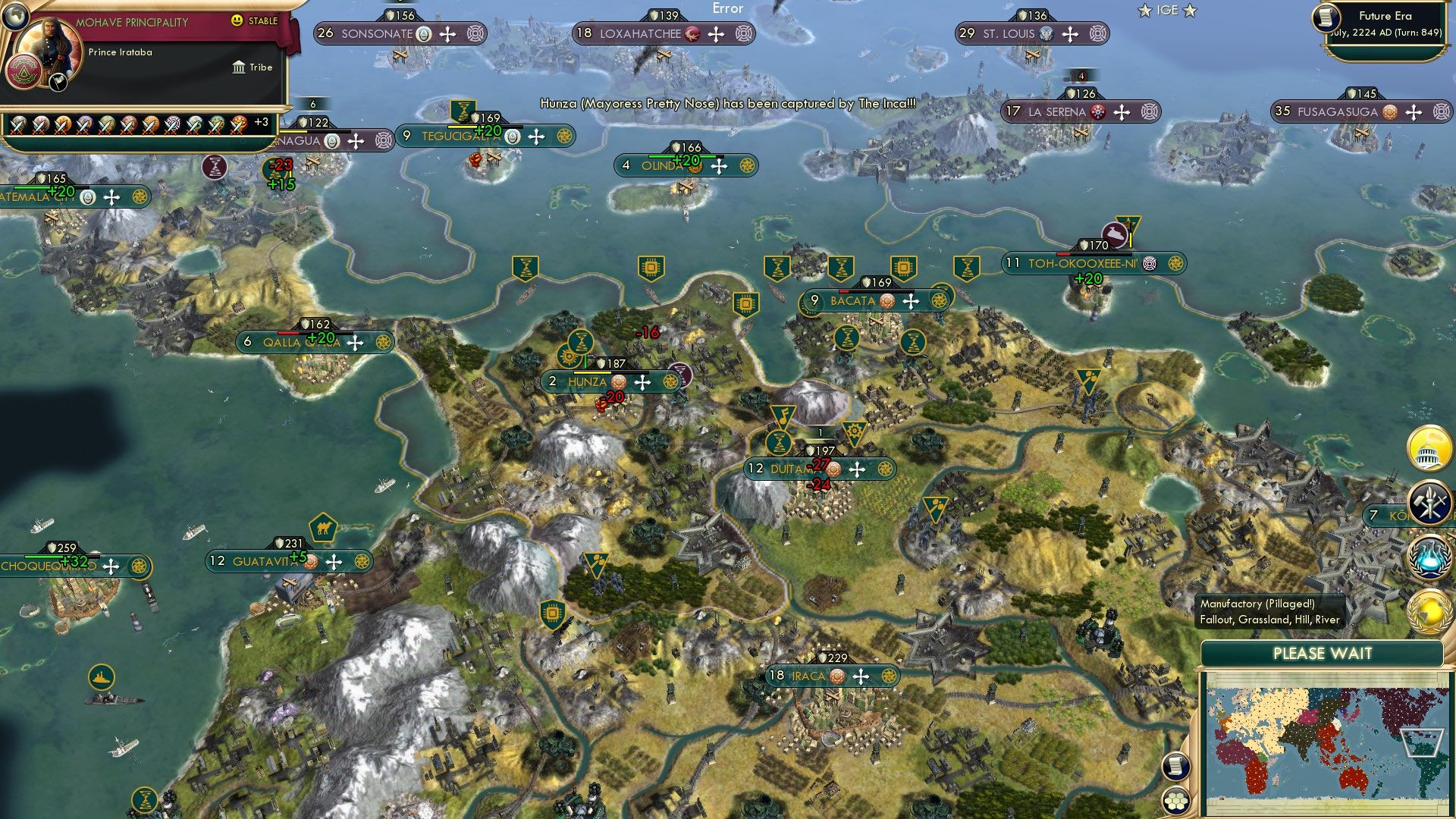Screen dimensions: 1456x819
Task: Click the religion icon on Hunza's banner
Action: click(617, 383)
